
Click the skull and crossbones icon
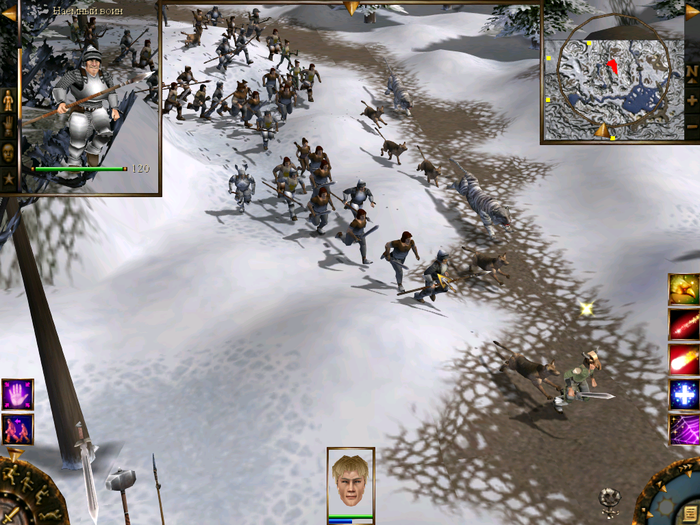click(x=611, y=497)
